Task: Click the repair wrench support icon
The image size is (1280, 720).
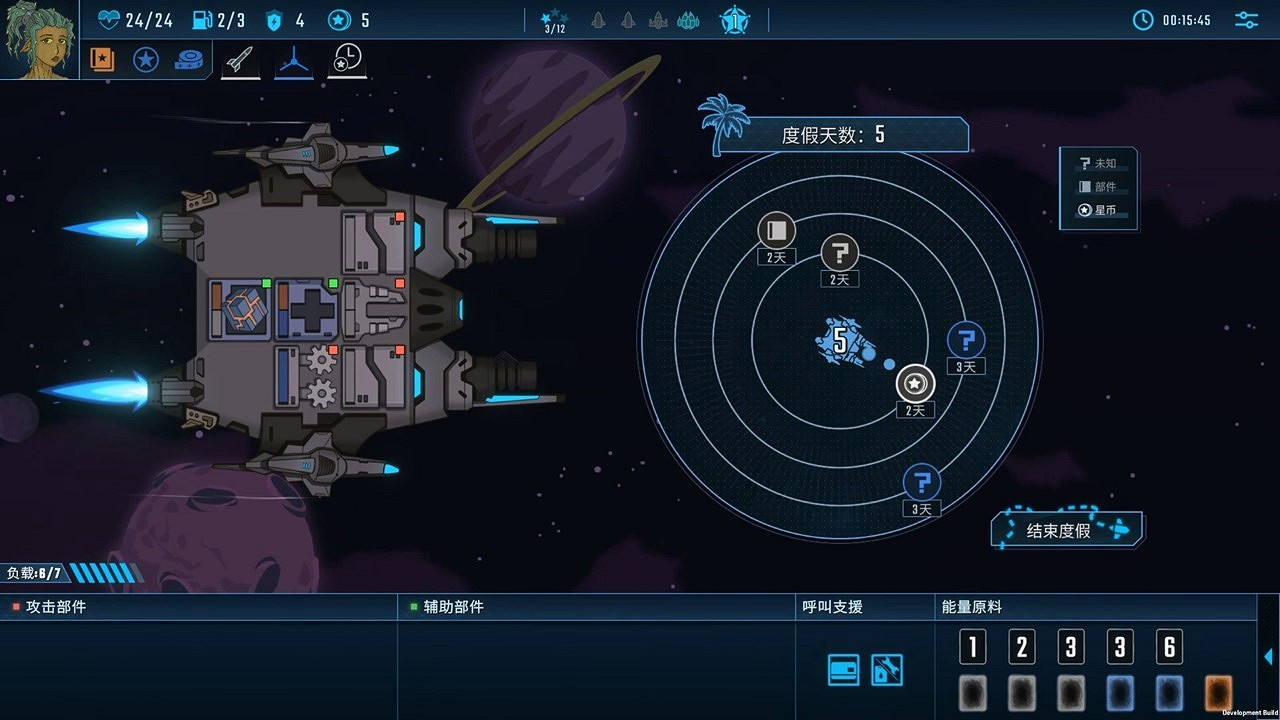Action: tap(888, 668)
